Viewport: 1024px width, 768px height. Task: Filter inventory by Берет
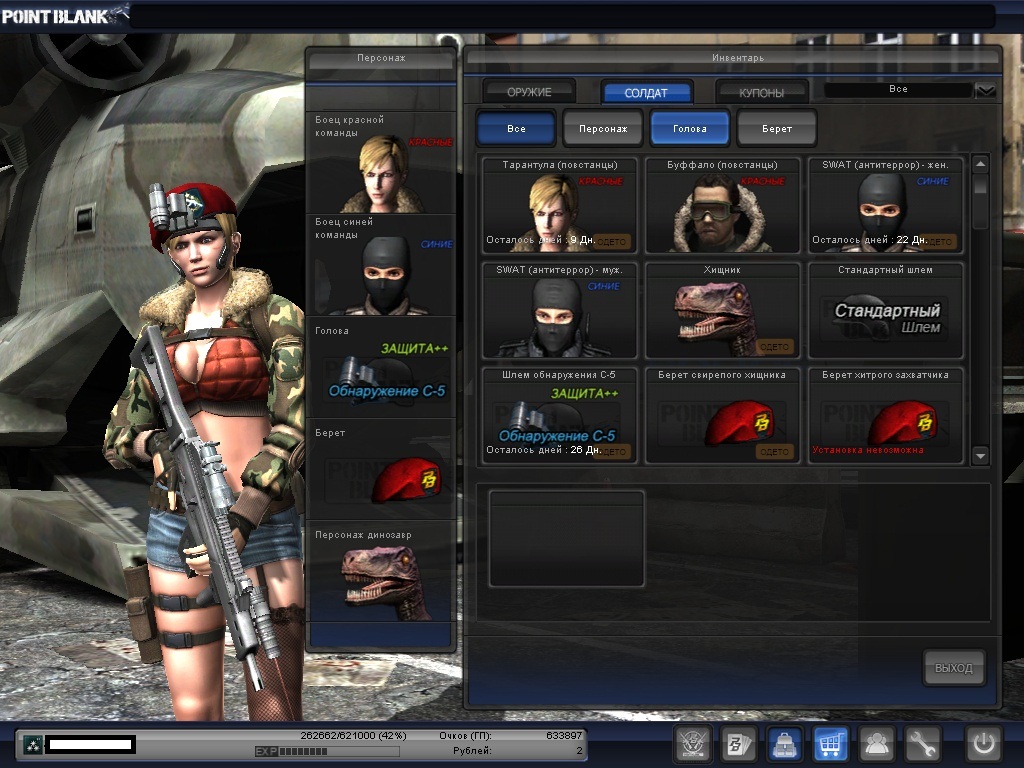(777, 129)
